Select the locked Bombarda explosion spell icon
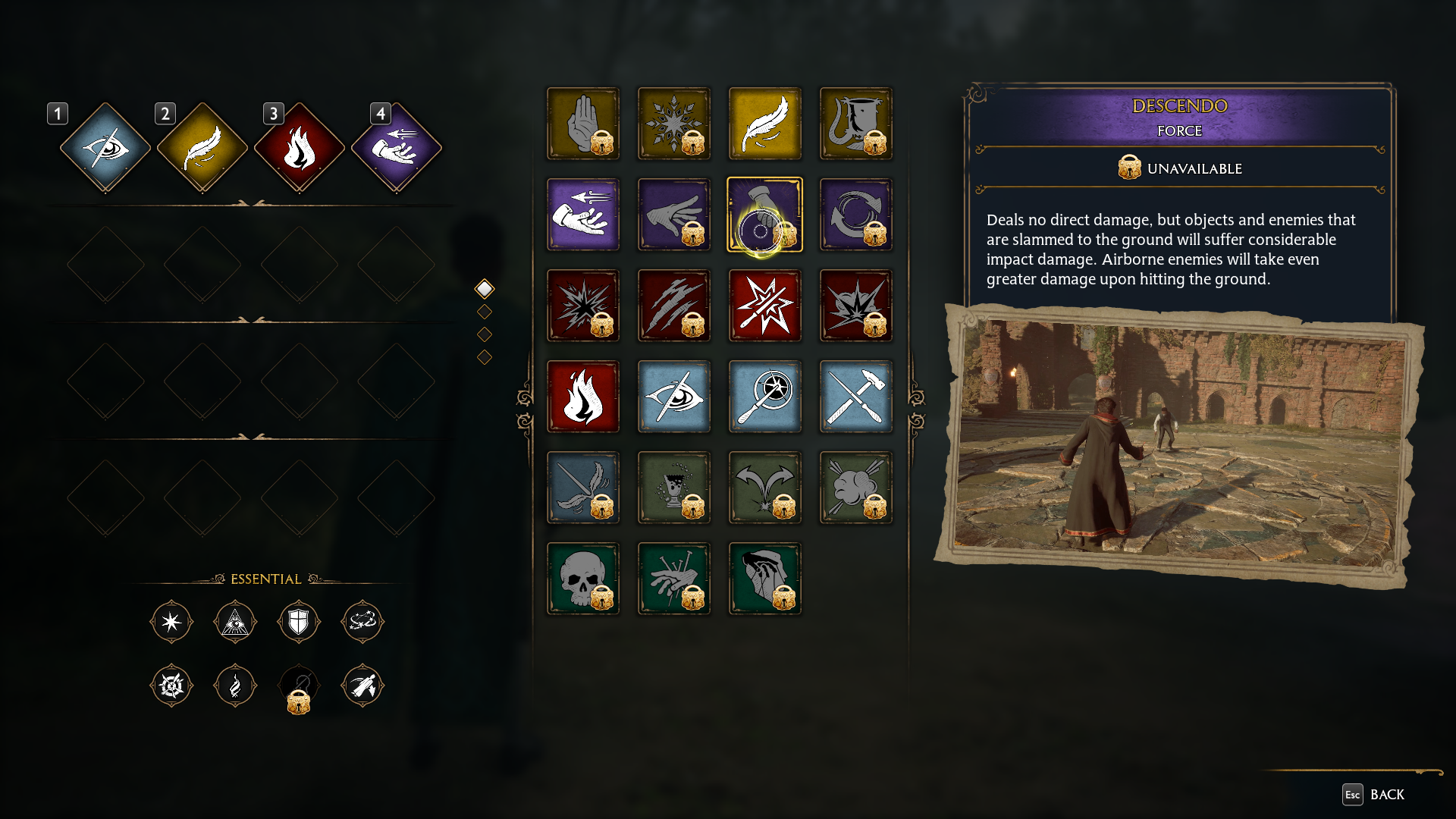Image resolution: width=1456 pixels, height=819 pixels. (x=582, y=306)
